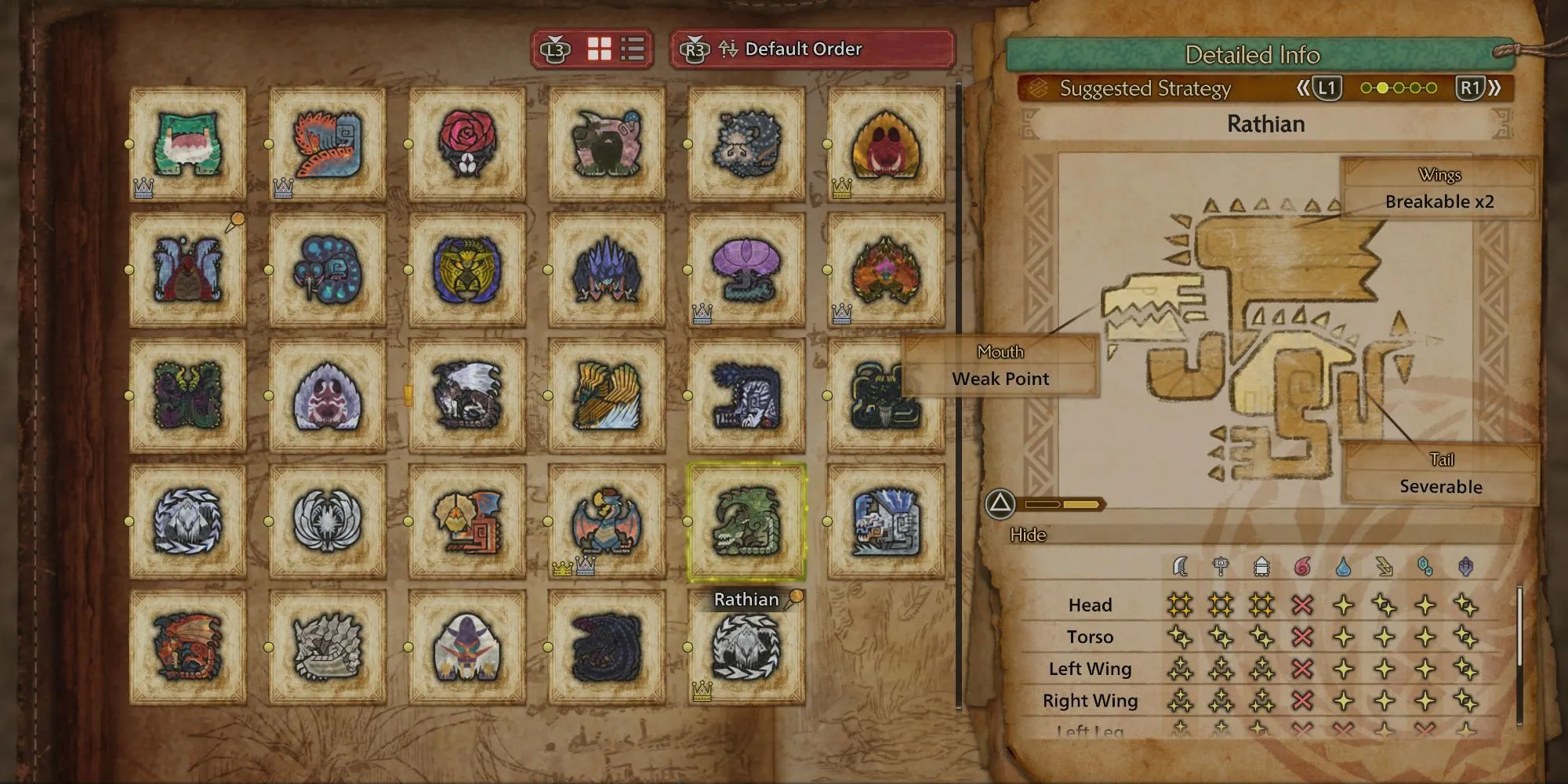The width and height of the screenshot is (1568, 784).
Task: Select the yellow spider emblem monster tile
Action: tap(467, 270)
